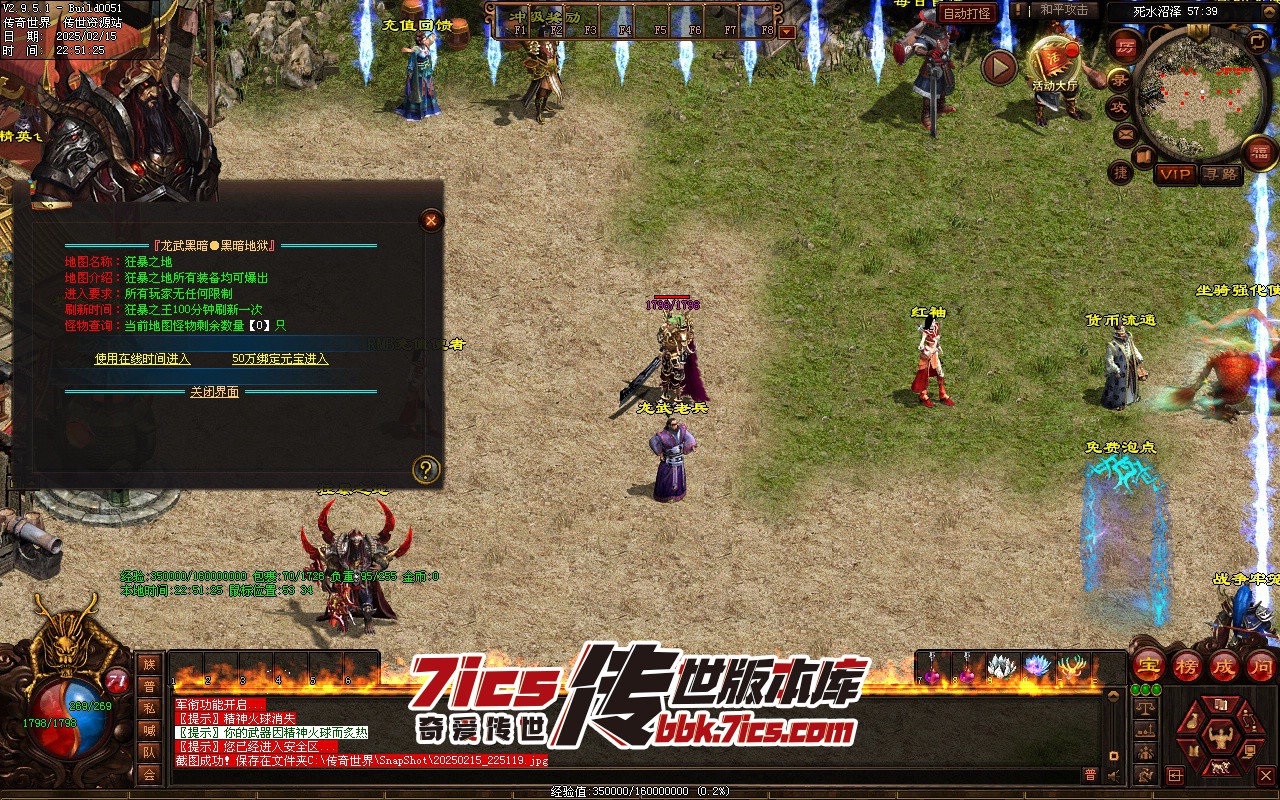Click the round play arrow button
1280x800 pixels.
click(x=999, y=68)
